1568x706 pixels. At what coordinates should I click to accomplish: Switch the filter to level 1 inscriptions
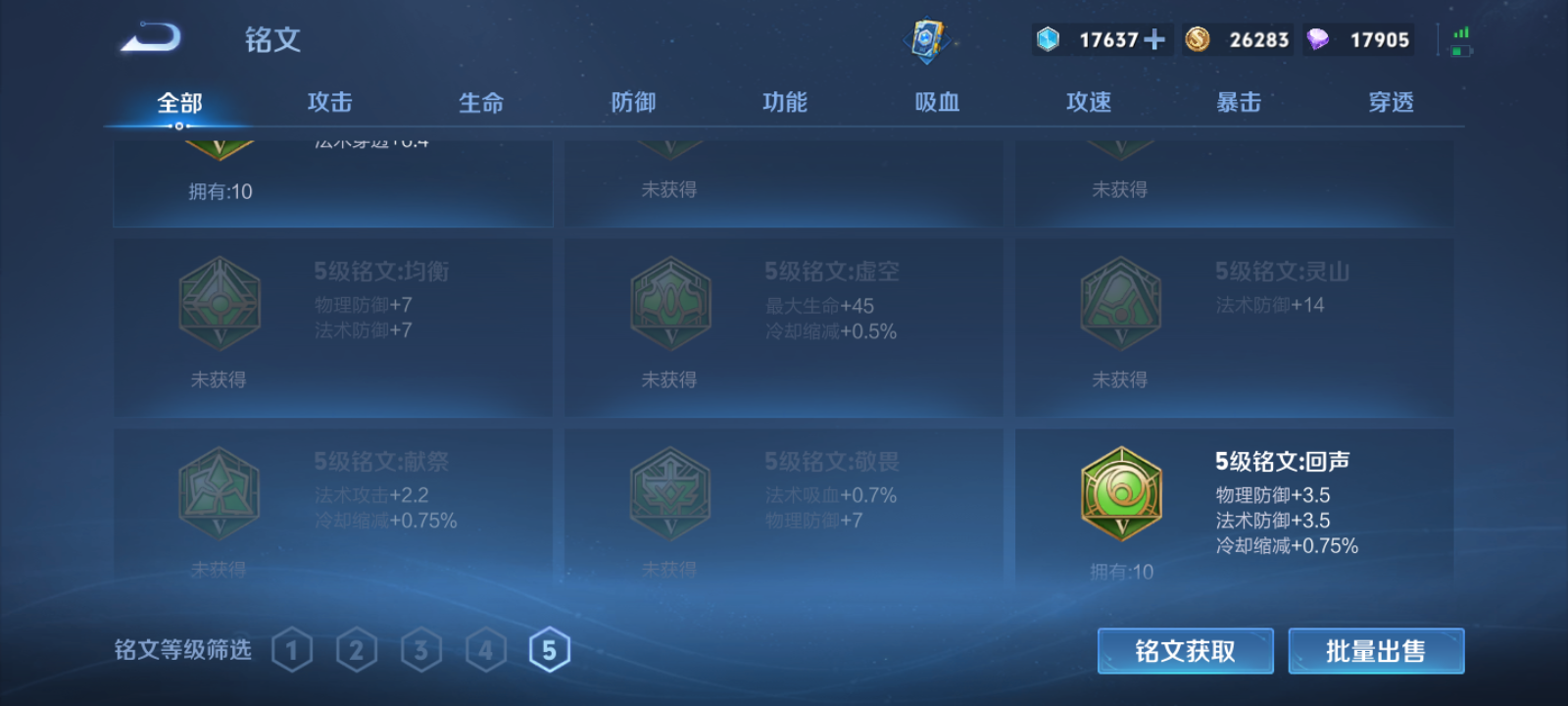click(x=292, y=648)
